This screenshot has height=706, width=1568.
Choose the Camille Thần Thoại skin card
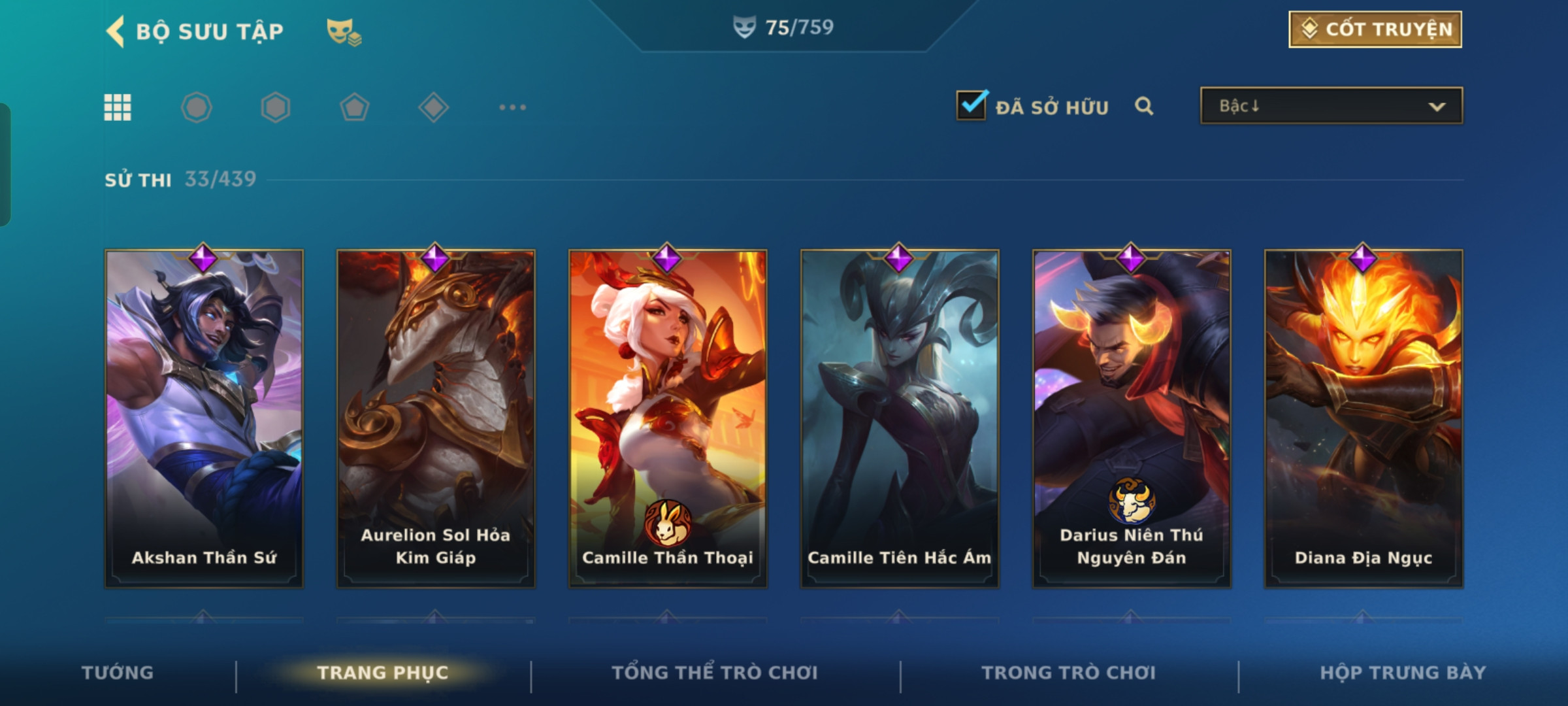pyautogui.click(x=668, y=418)
